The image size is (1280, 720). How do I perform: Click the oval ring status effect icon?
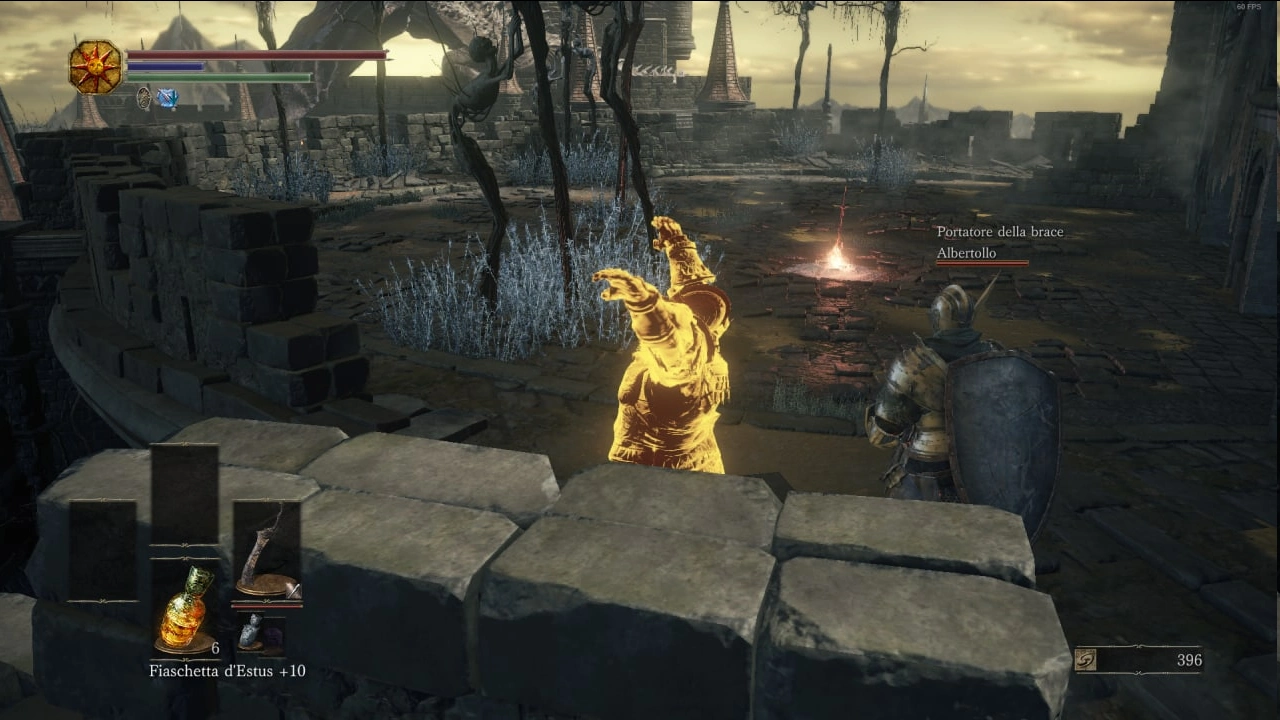click(x=144, y=98)
